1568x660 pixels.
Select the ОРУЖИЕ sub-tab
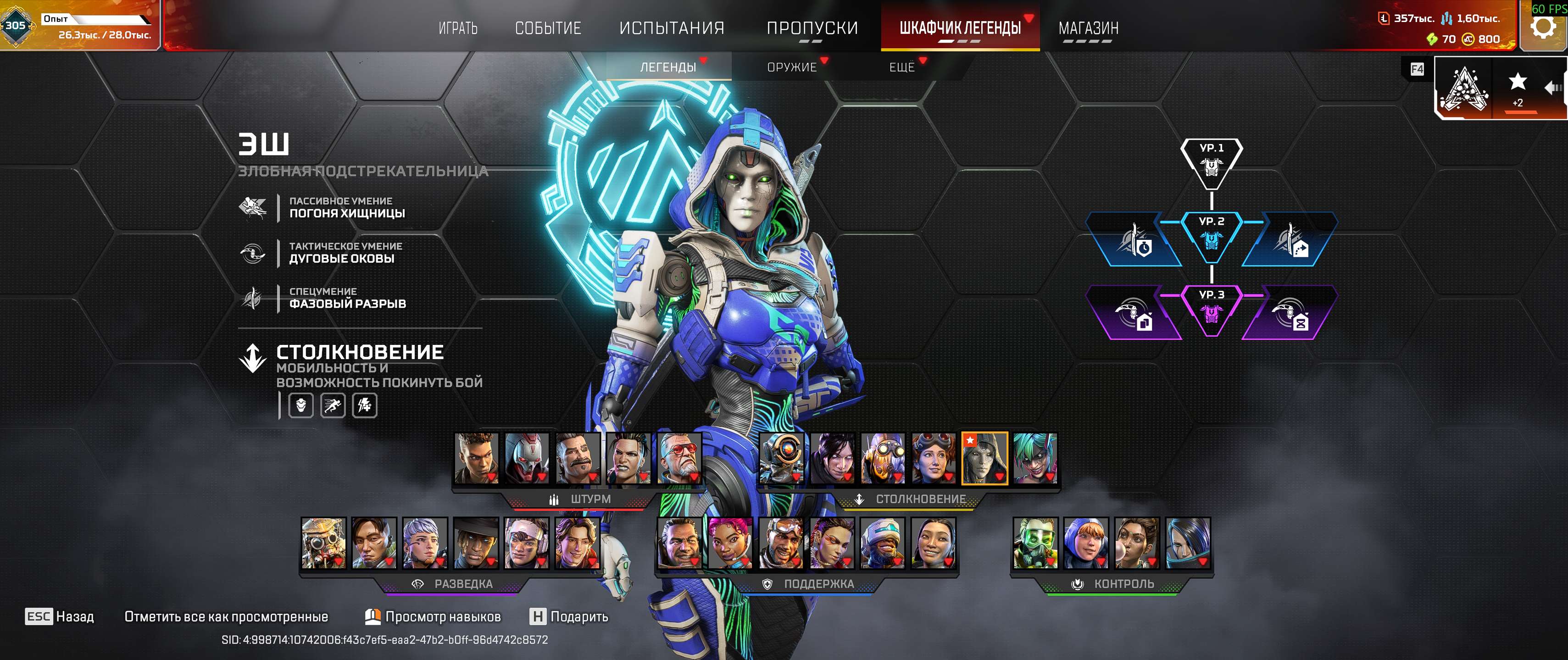click(x=791, y=67)
